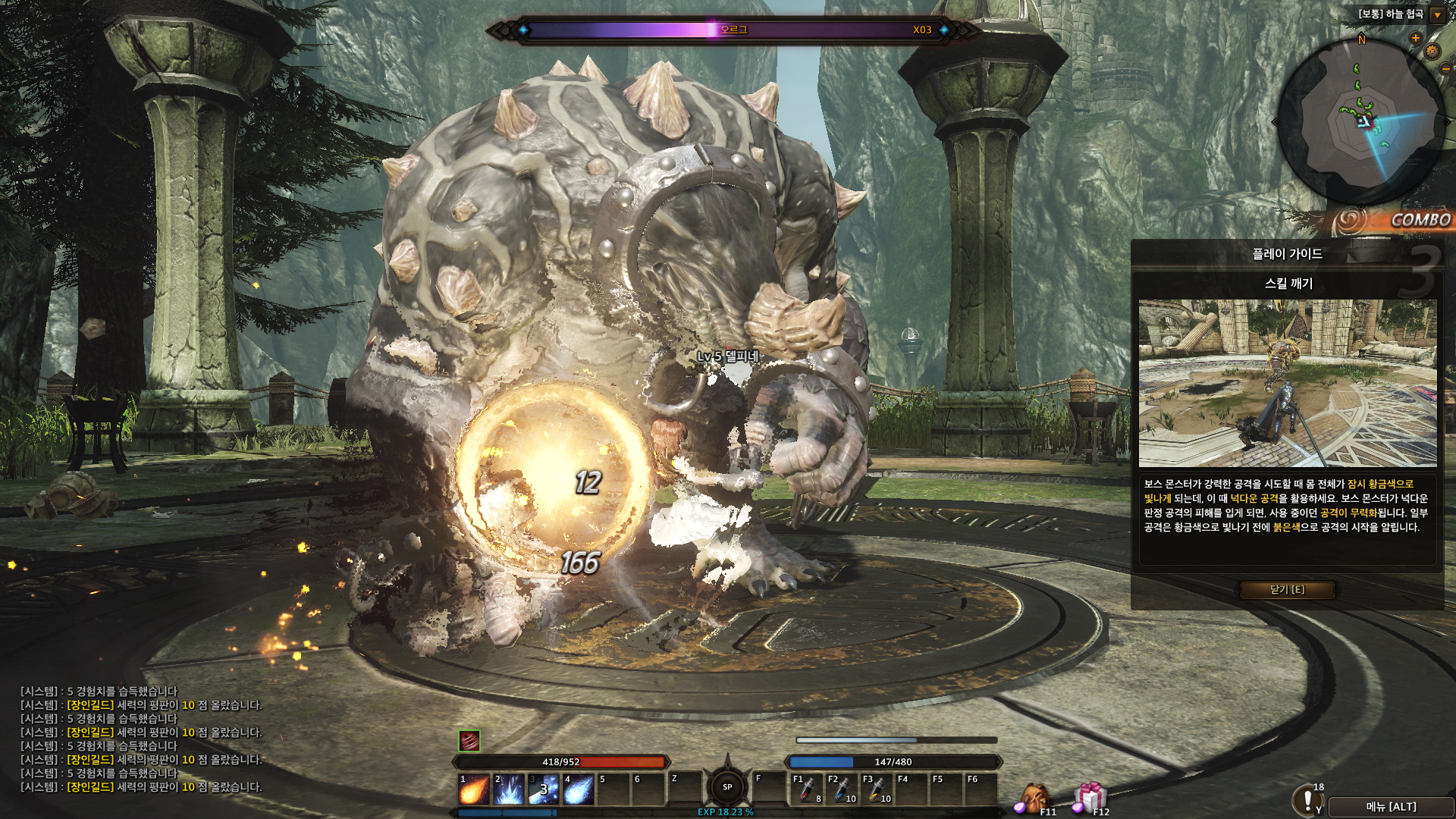Select the red spiral buff icon
The image size is (1456, 819).
[x=469, y=740]
